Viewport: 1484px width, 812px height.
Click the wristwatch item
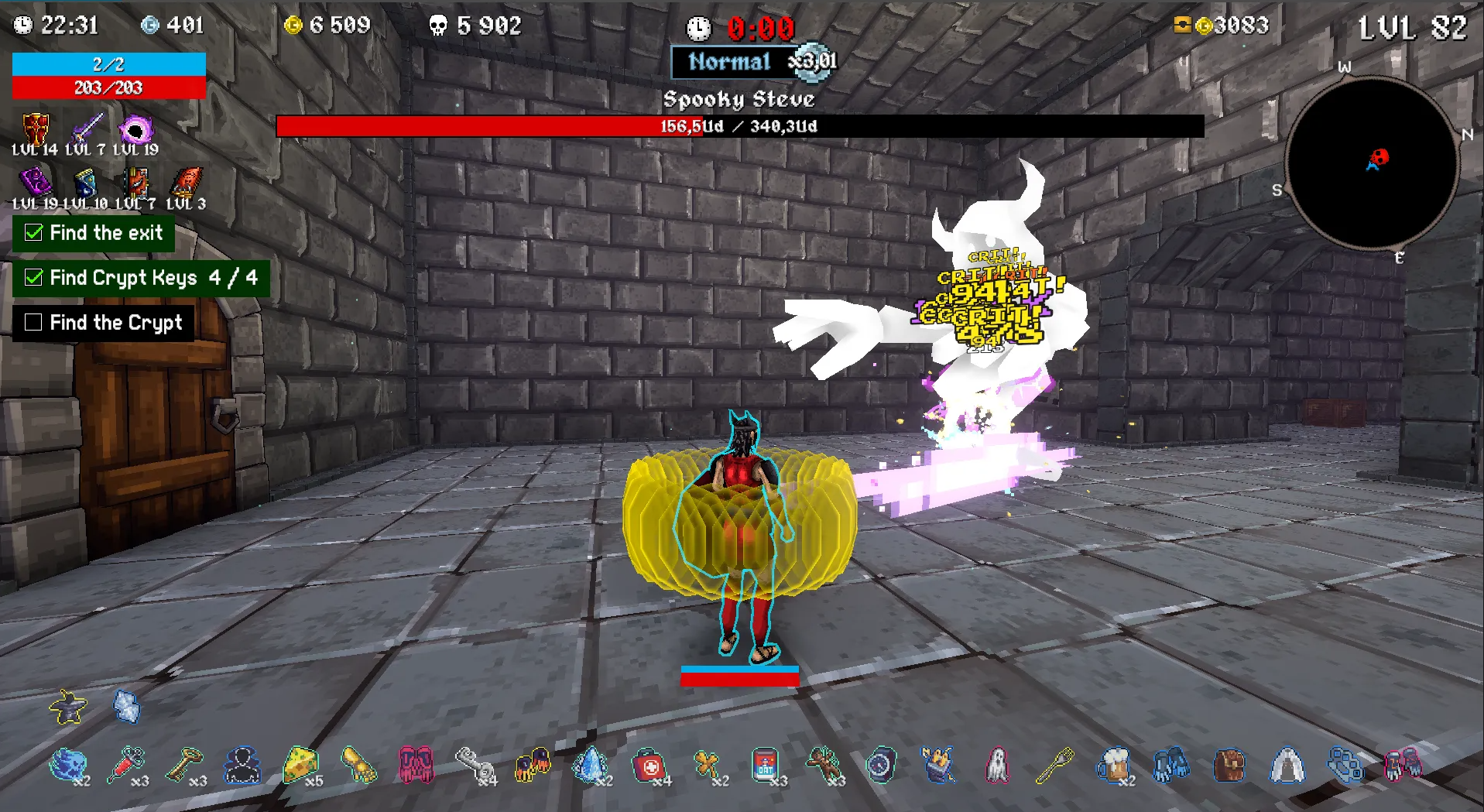click(881, 766)
